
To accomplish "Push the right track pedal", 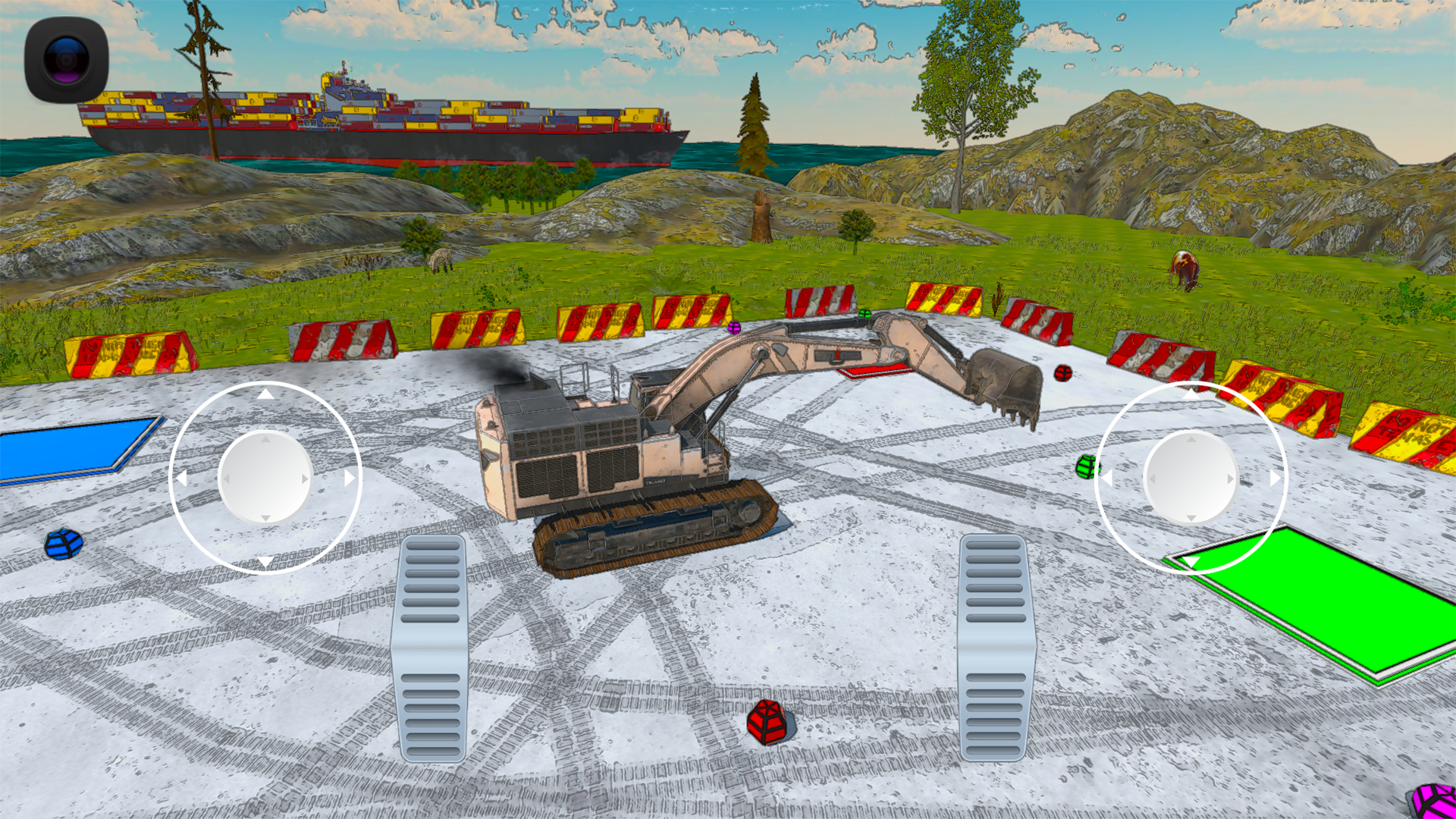I will 996,648.
